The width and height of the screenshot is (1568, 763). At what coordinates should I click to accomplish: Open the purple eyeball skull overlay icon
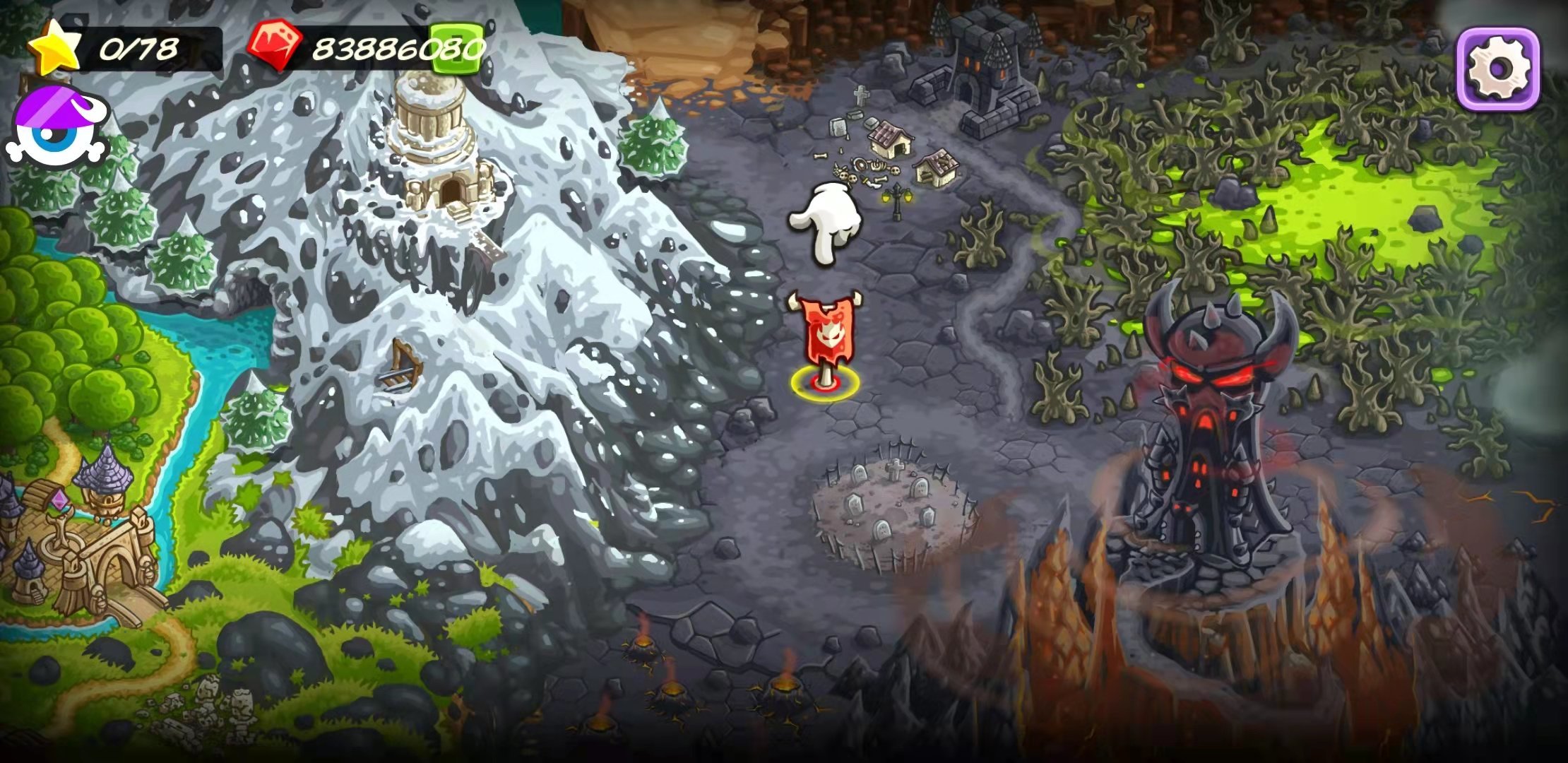pos(57,131)
